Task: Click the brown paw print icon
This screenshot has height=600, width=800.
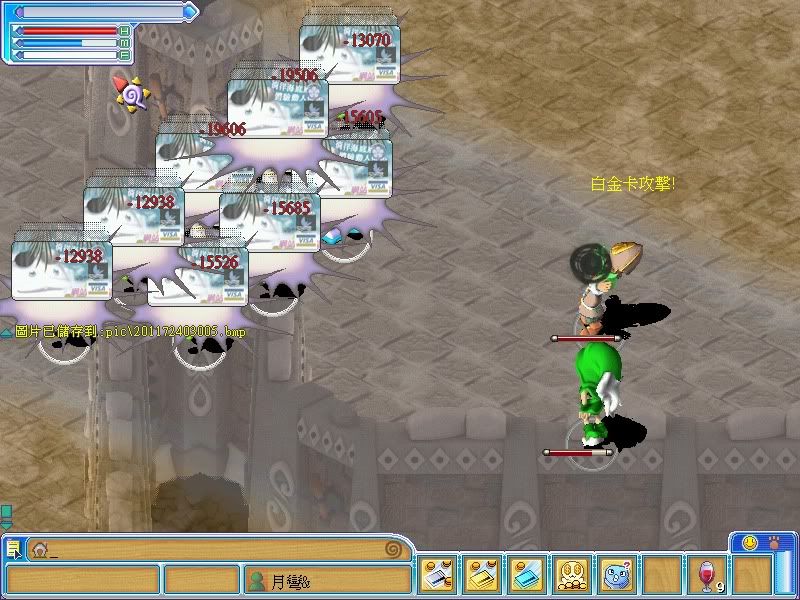Action: click(x=775, y=543)
